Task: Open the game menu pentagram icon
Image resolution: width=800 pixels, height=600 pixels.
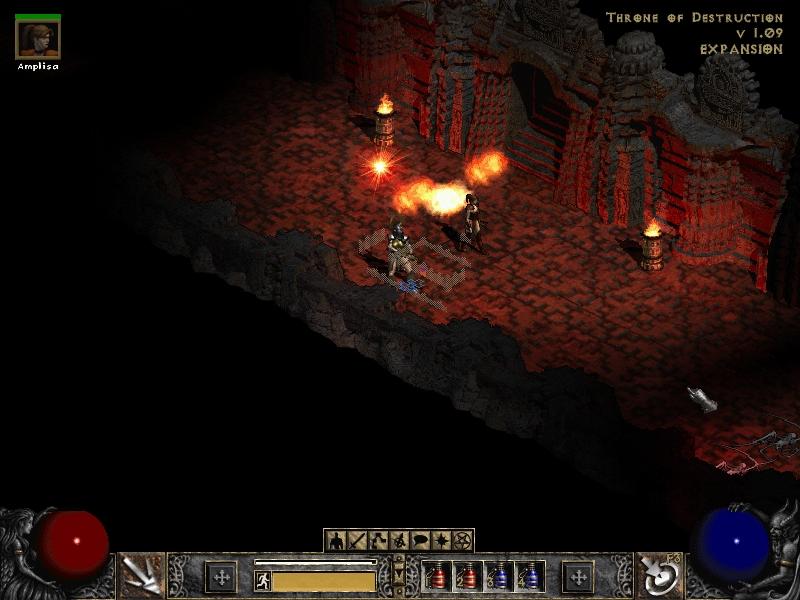Action: click(x=462, y=541)
